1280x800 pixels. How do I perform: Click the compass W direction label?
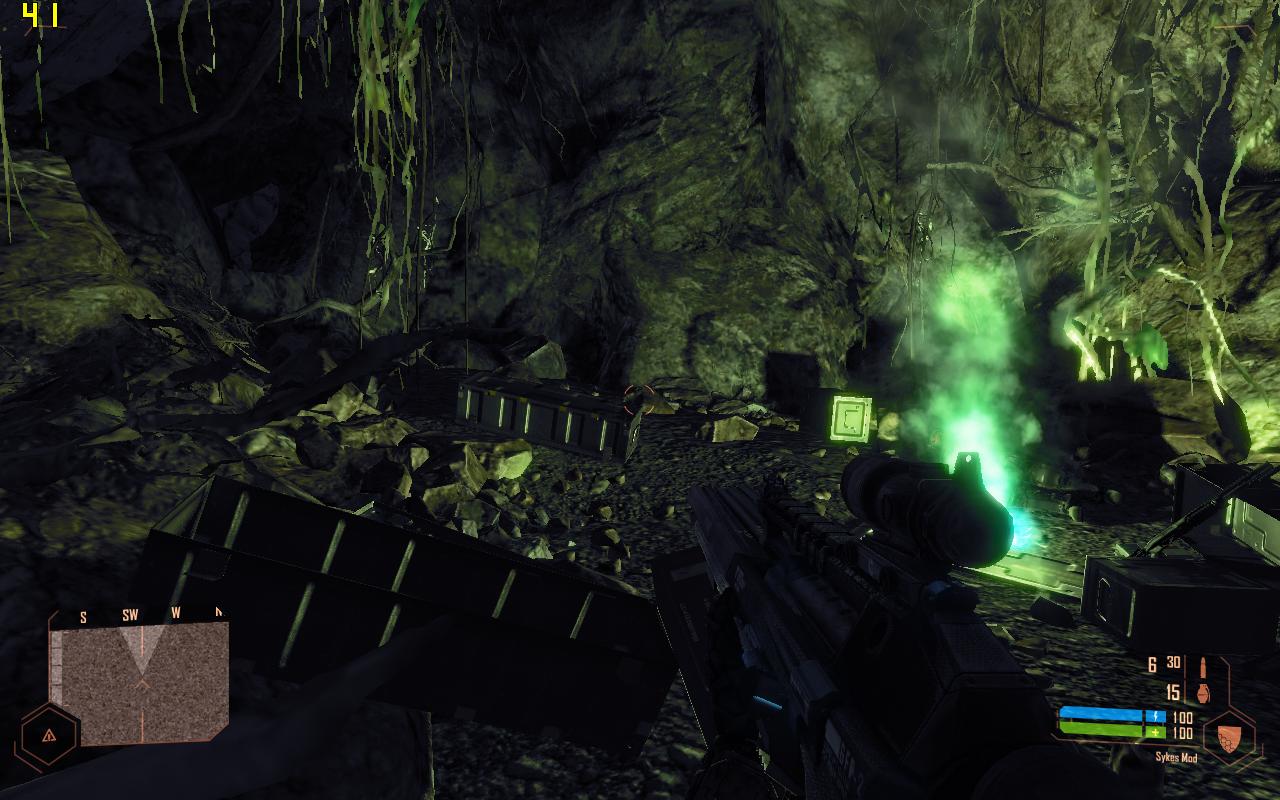click(176, 613)
